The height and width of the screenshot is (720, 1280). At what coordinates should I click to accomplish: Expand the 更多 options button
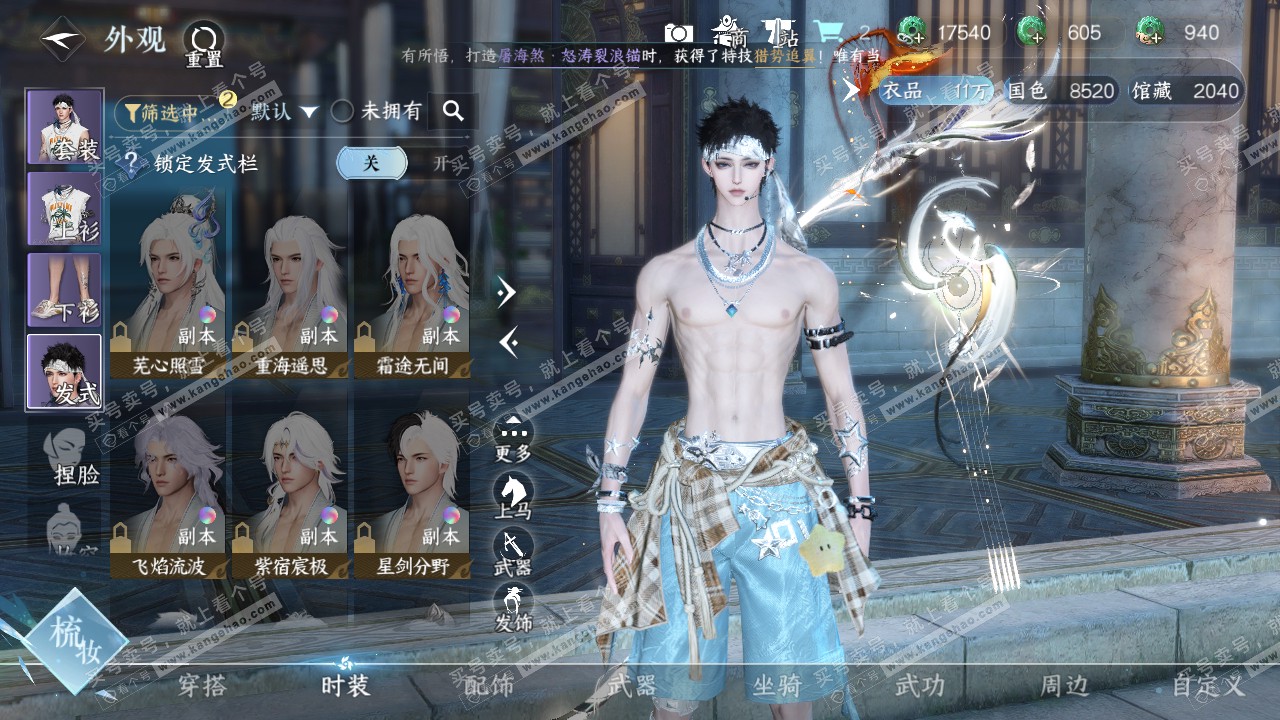[513, 439]
